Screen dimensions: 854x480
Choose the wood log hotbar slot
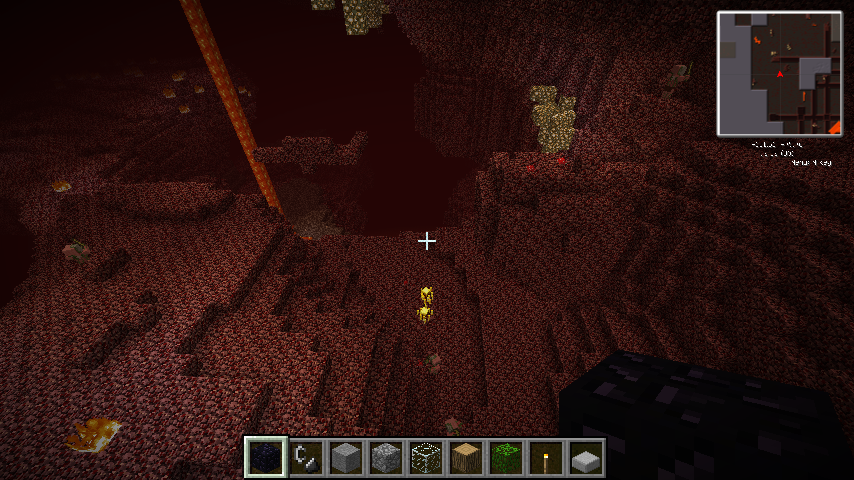click(467, 457)
